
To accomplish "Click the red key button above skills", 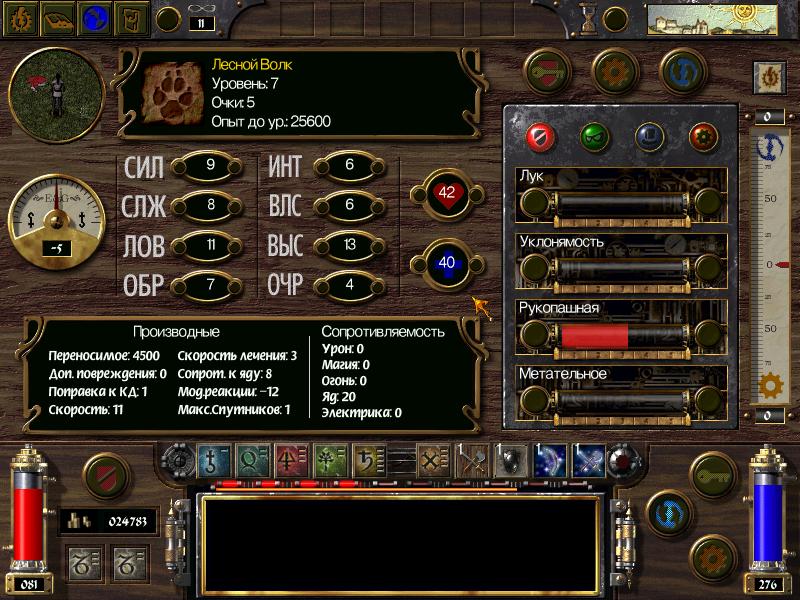I will (x=546, y=71).
